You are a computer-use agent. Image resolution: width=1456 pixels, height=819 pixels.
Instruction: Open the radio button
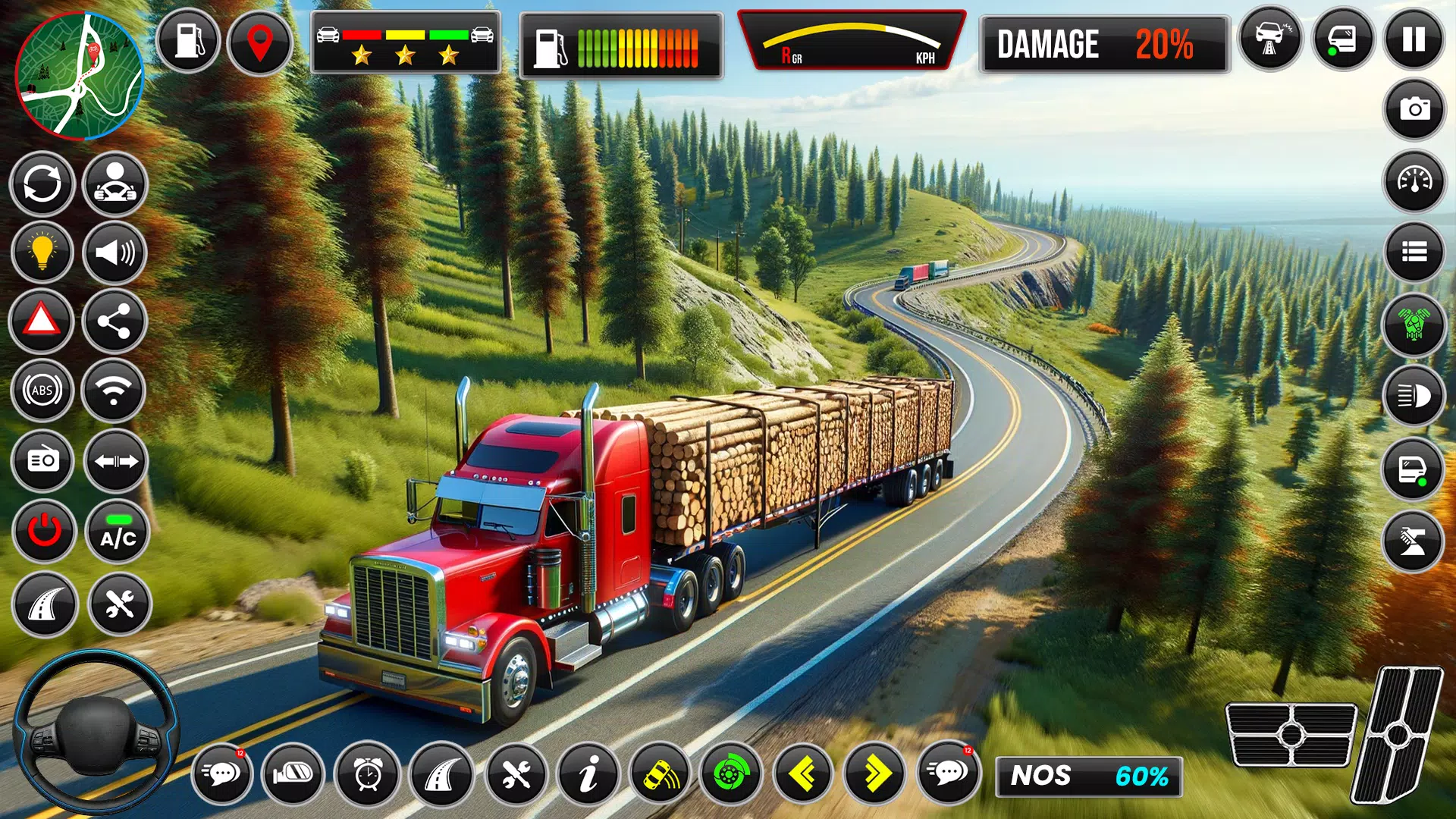click(42, 460)
